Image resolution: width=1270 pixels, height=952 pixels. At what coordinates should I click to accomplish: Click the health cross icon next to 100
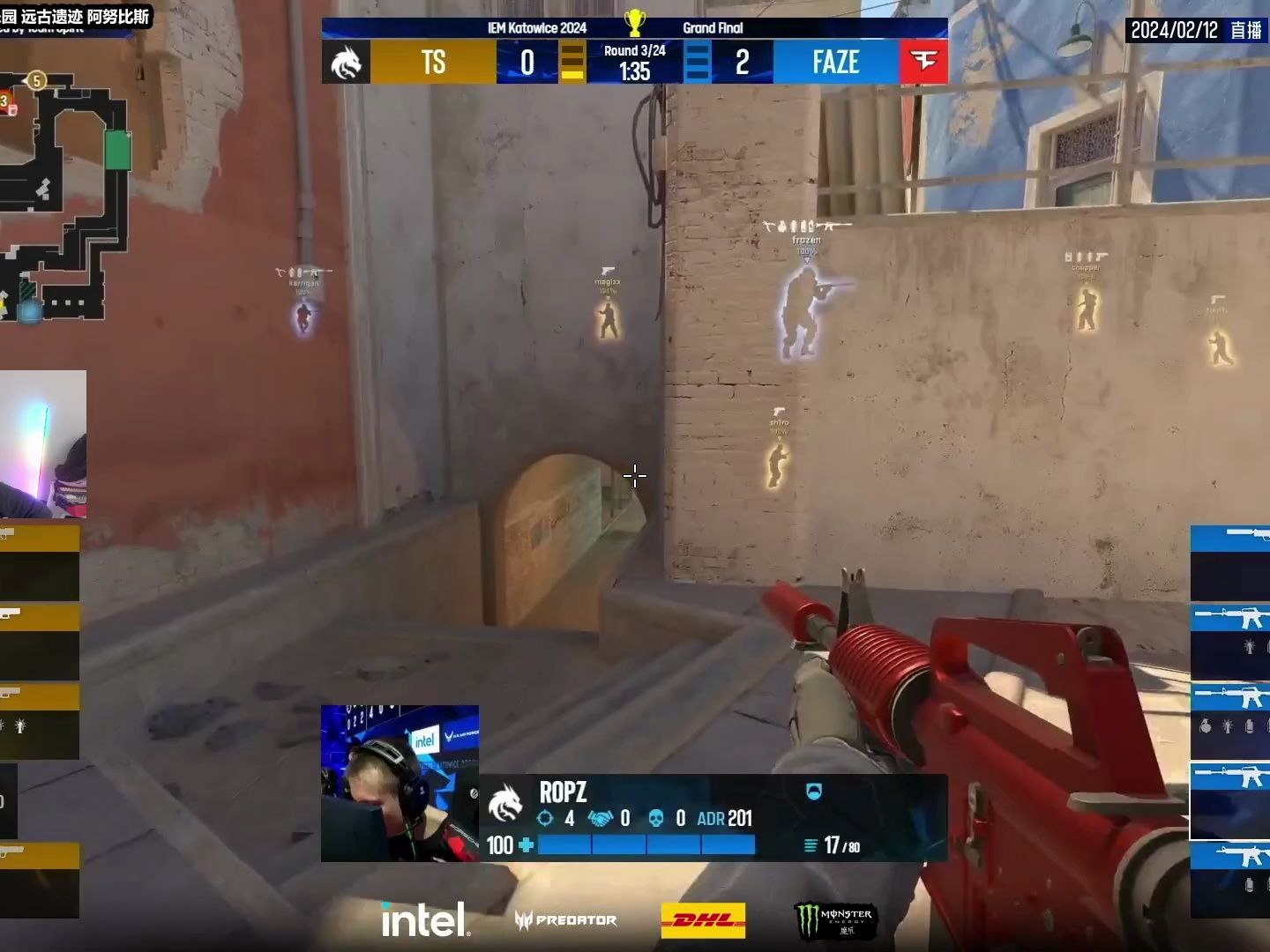point(527,845)
